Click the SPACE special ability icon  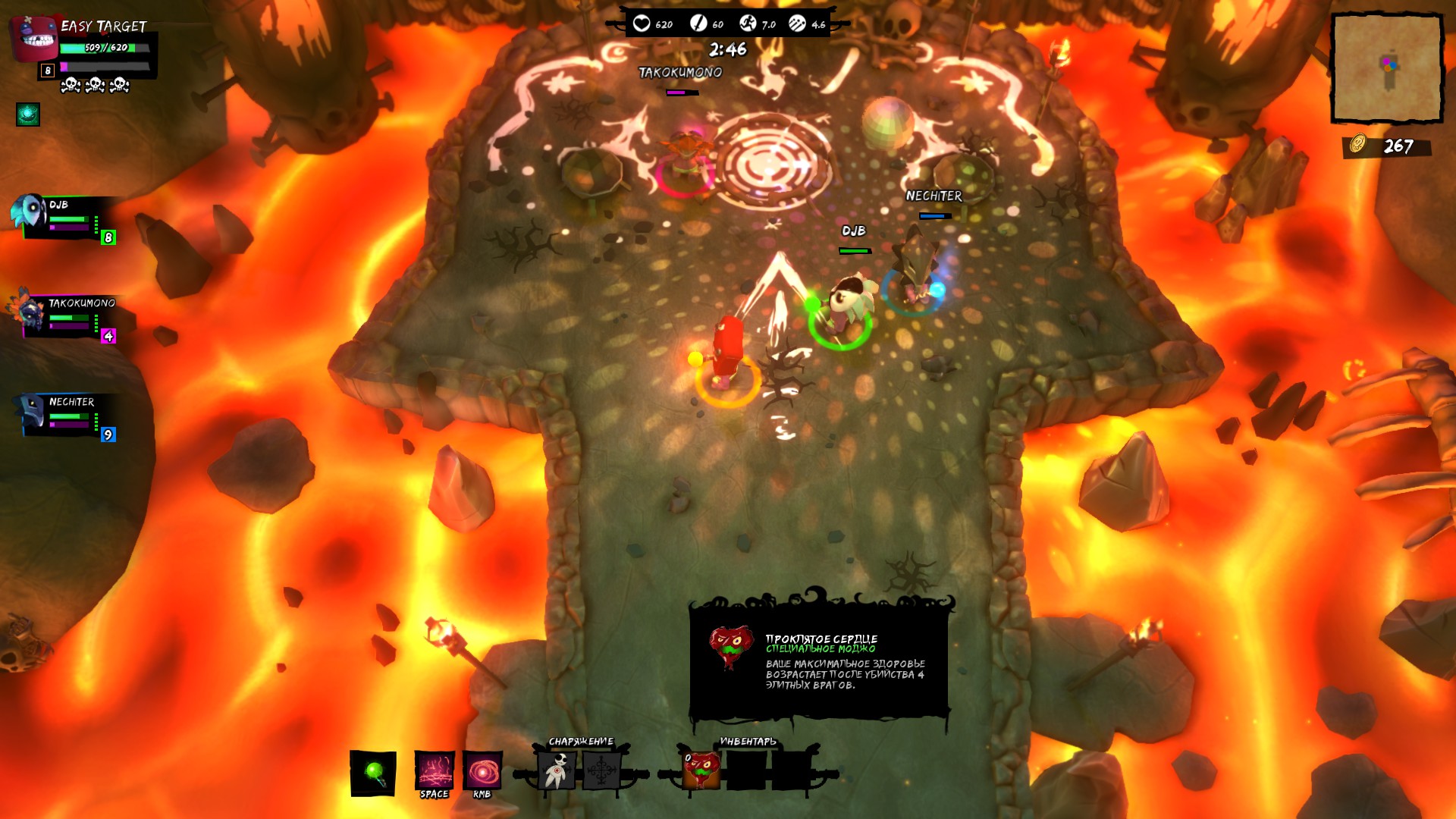coord(434,771)
